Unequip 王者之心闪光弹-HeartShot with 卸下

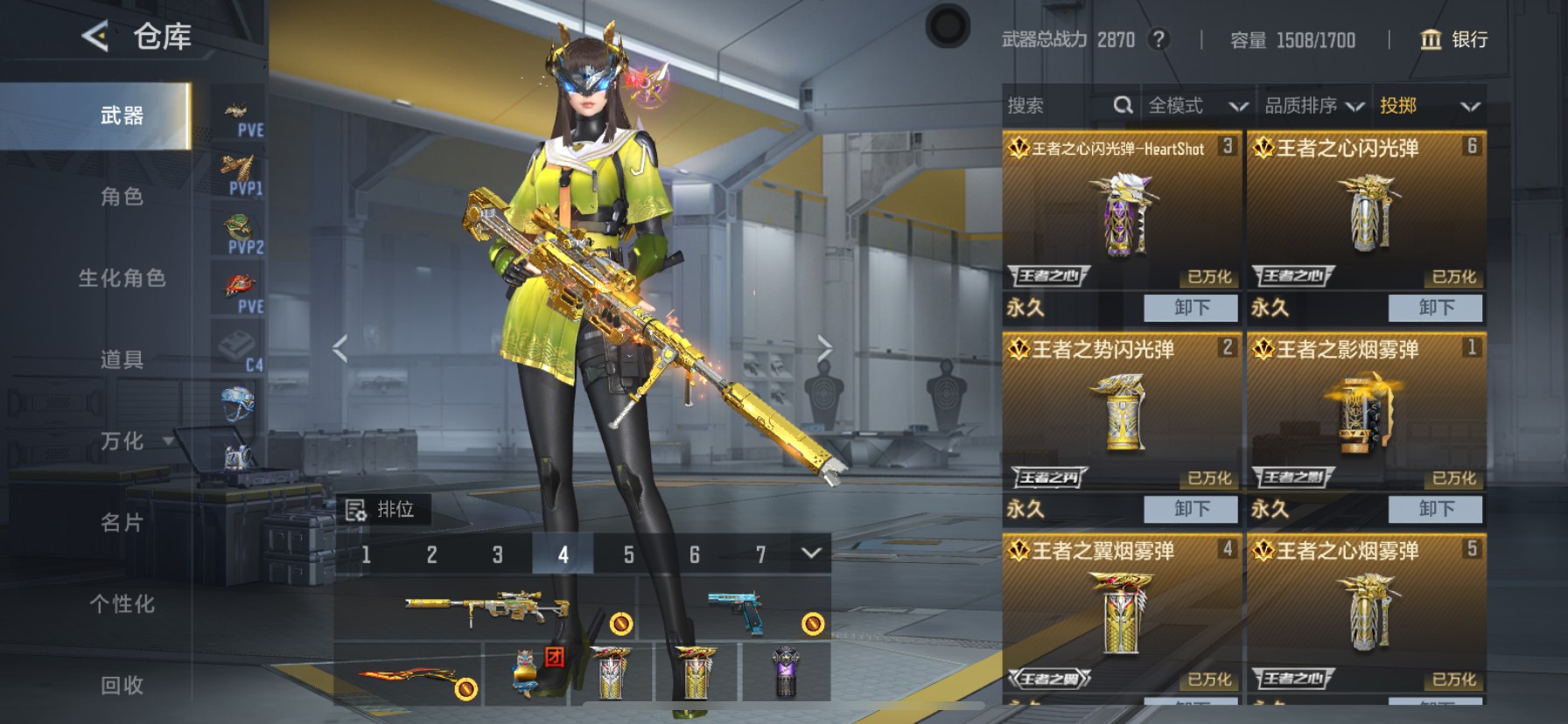tap(1191, 308)
